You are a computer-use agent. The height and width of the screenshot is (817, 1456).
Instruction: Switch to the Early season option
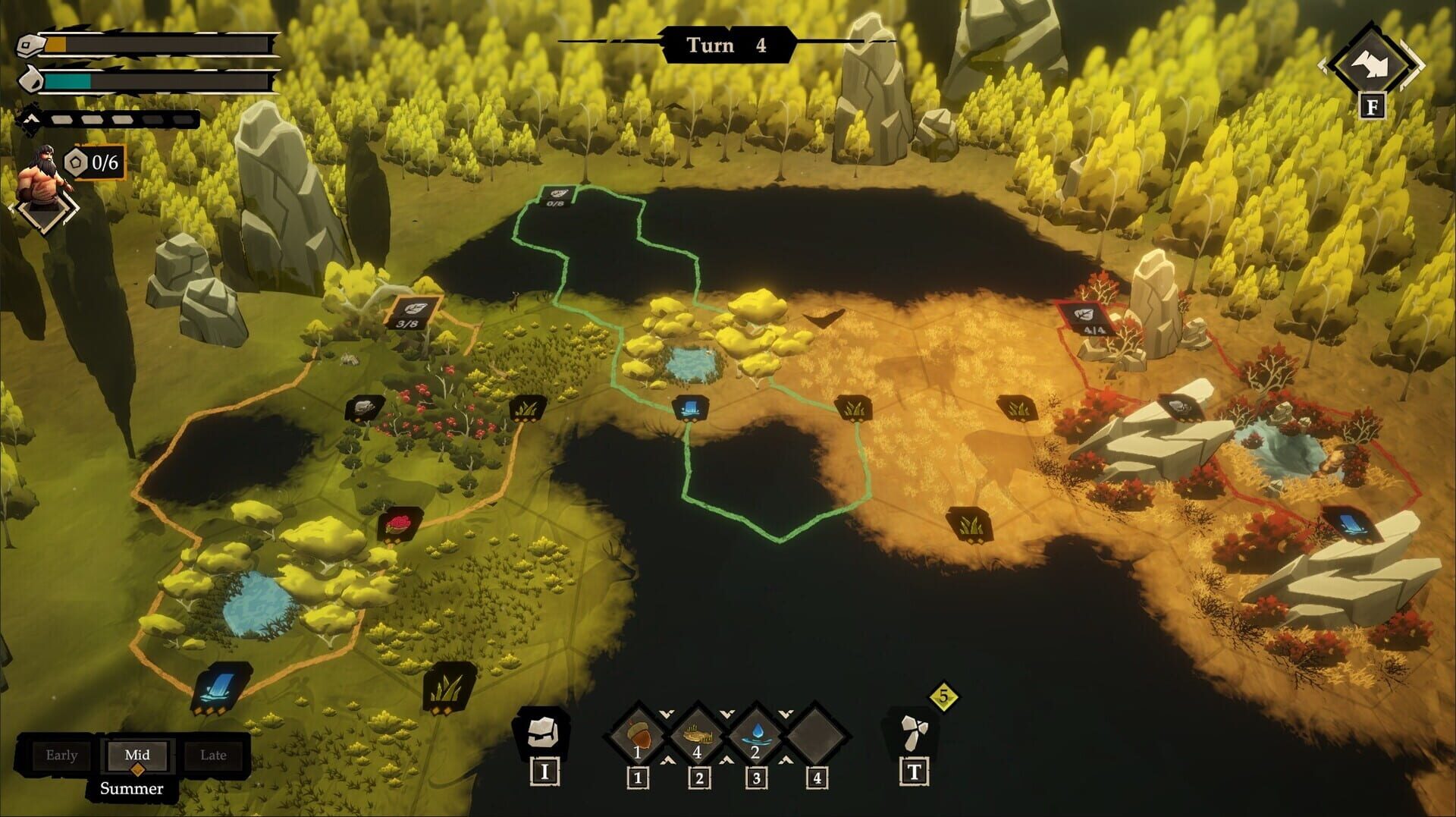(x=62, y=755)
